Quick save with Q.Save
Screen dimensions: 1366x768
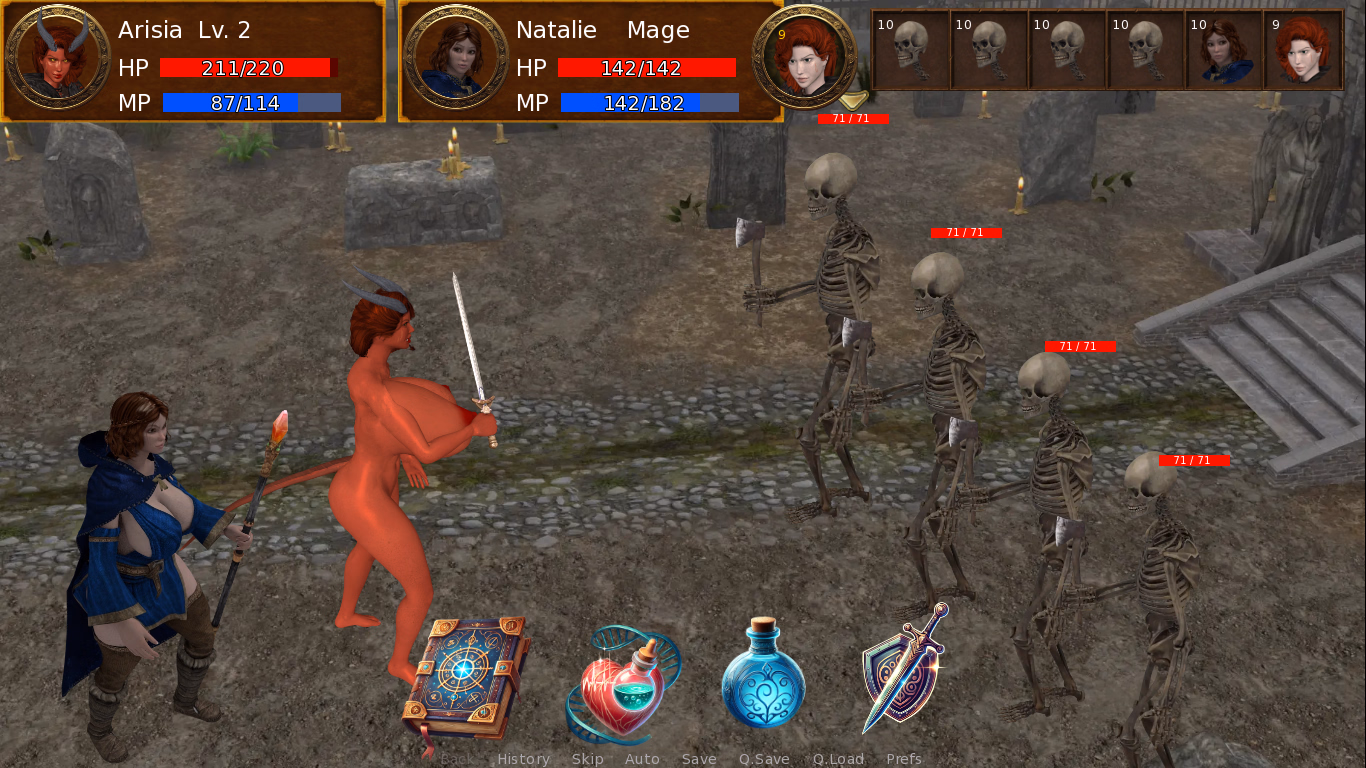764,759
